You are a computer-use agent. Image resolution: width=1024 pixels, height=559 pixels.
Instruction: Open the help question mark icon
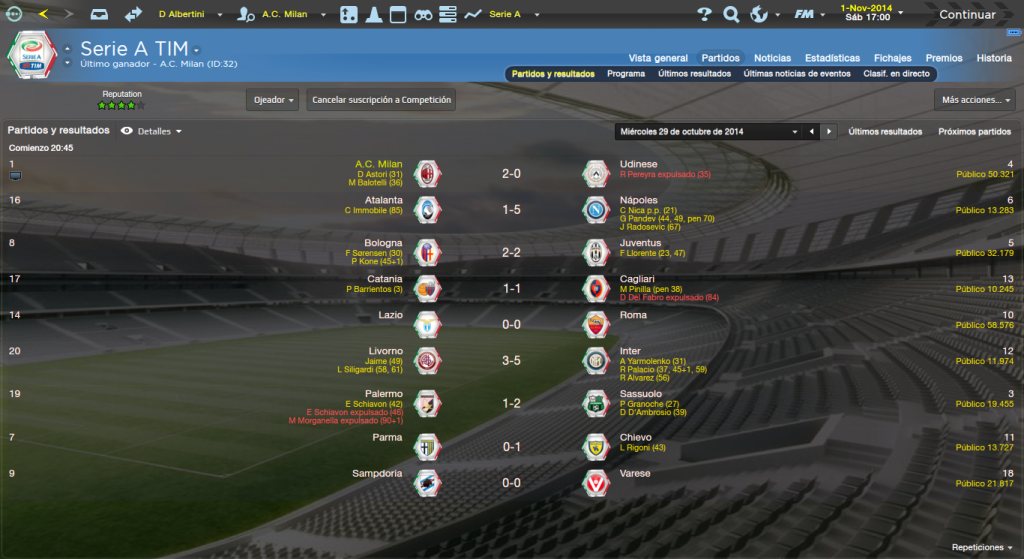click(x=704, y=15)
